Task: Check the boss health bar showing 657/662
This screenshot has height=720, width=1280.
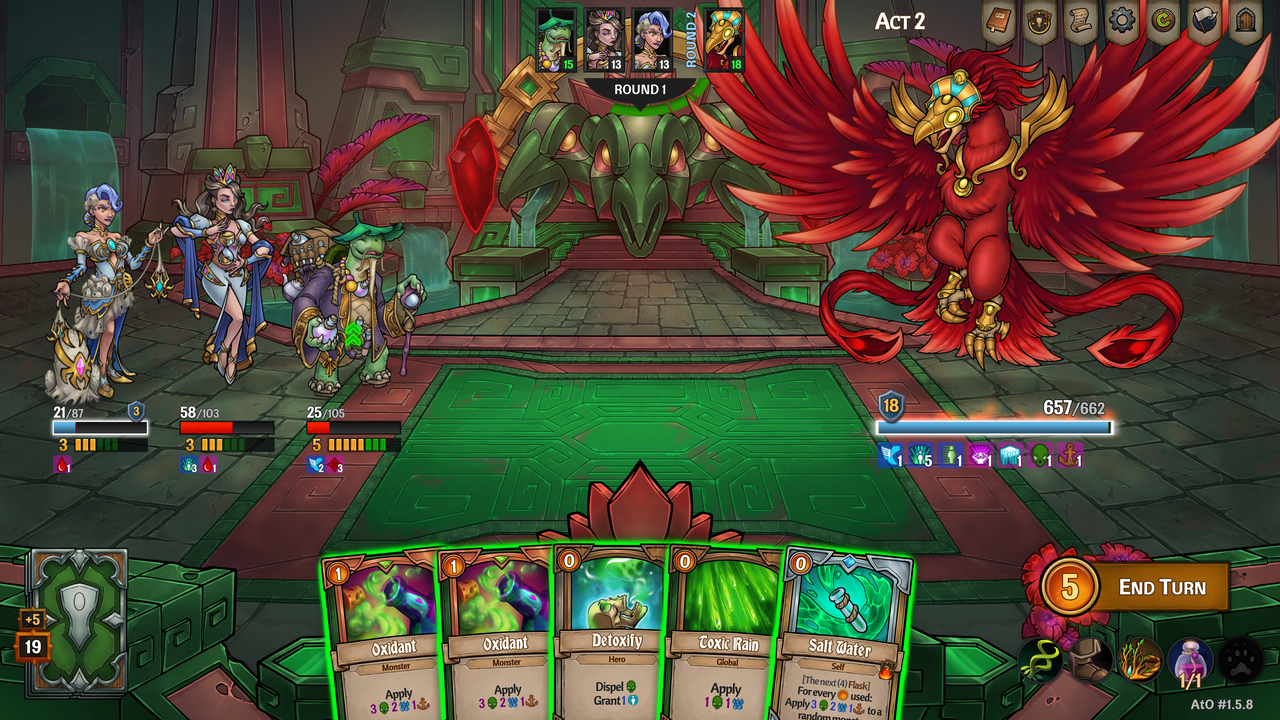Action: (x=993, y=425)
